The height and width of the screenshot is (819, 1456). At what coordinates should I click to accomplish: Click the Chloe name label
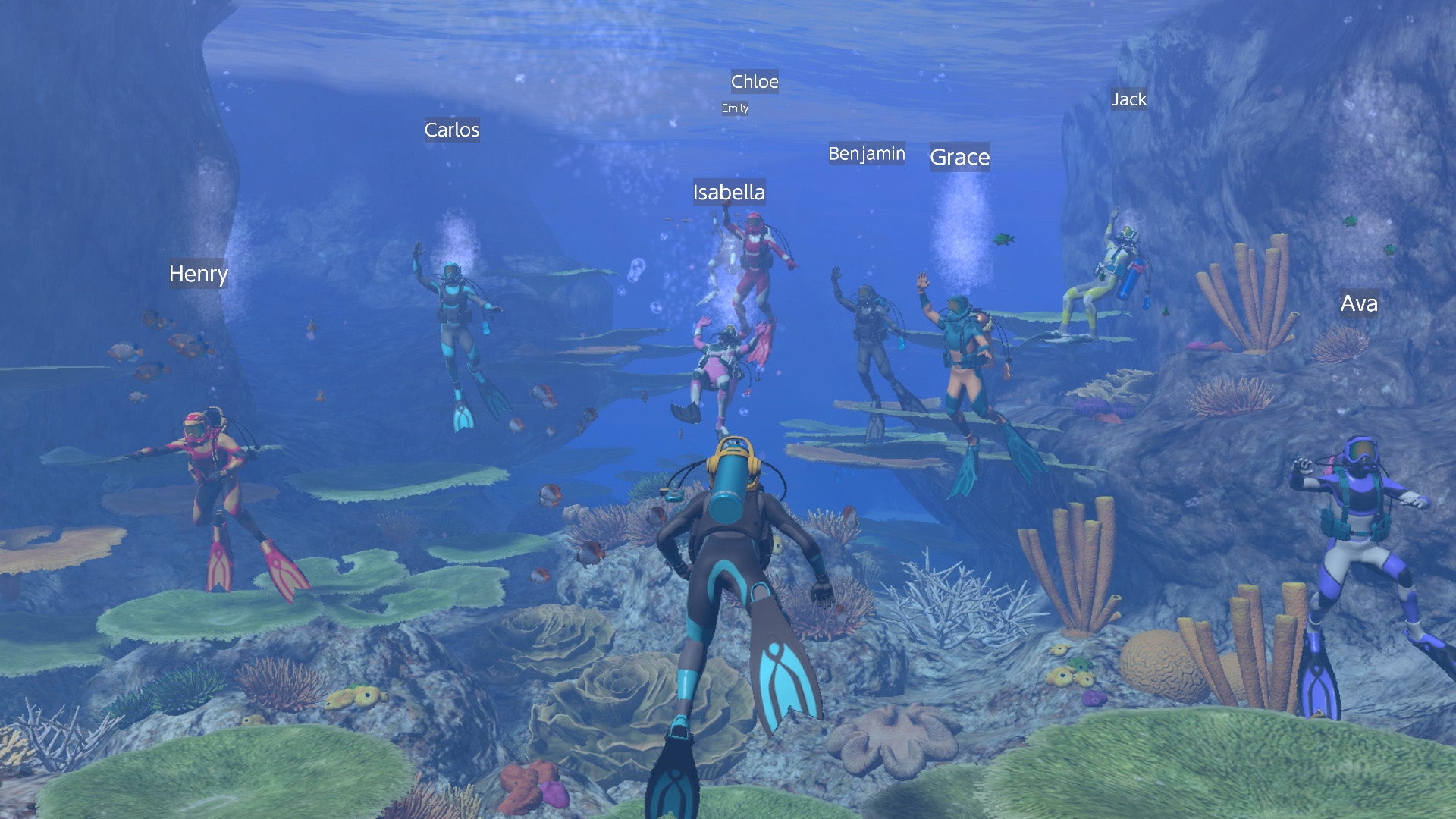pos(753,82)
